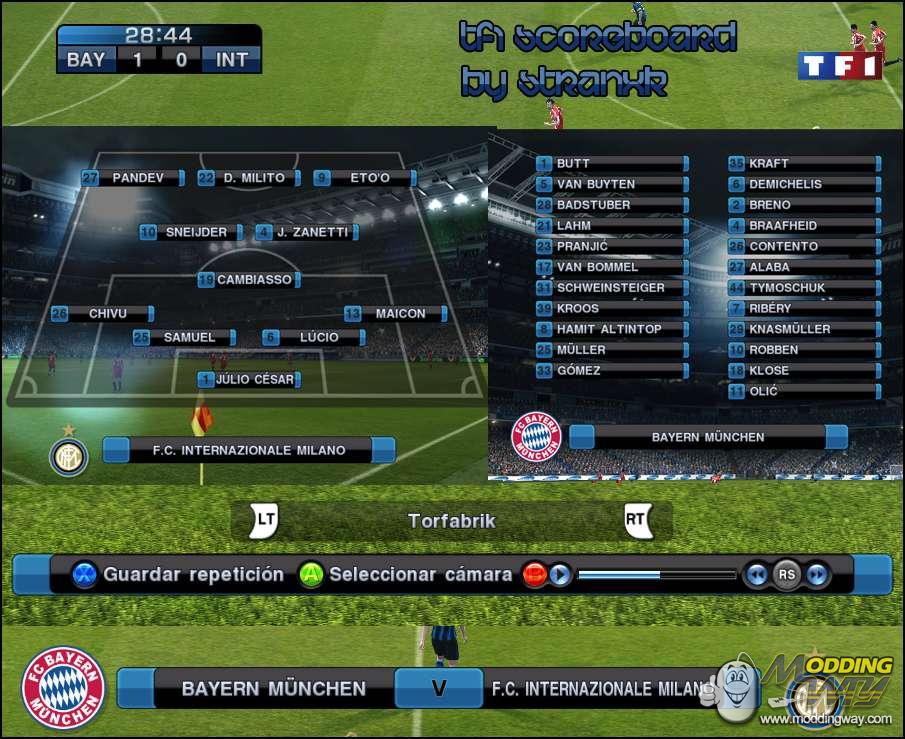
Task: Choose Júlio César in the Inter lineup
Action: pyautogui.click(x=250, y=379)
